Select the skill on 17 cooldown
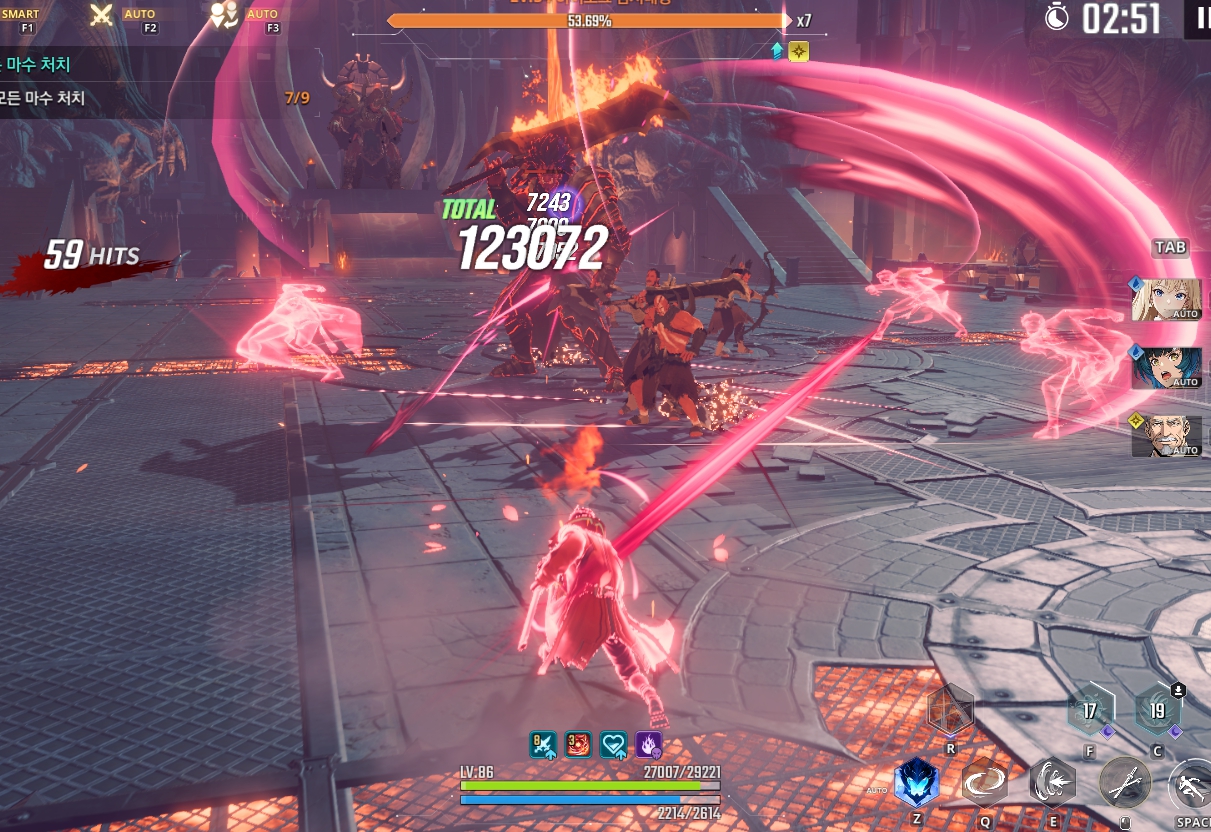Viewport: 1211px width, 832px height. (x=1090, y=711)
